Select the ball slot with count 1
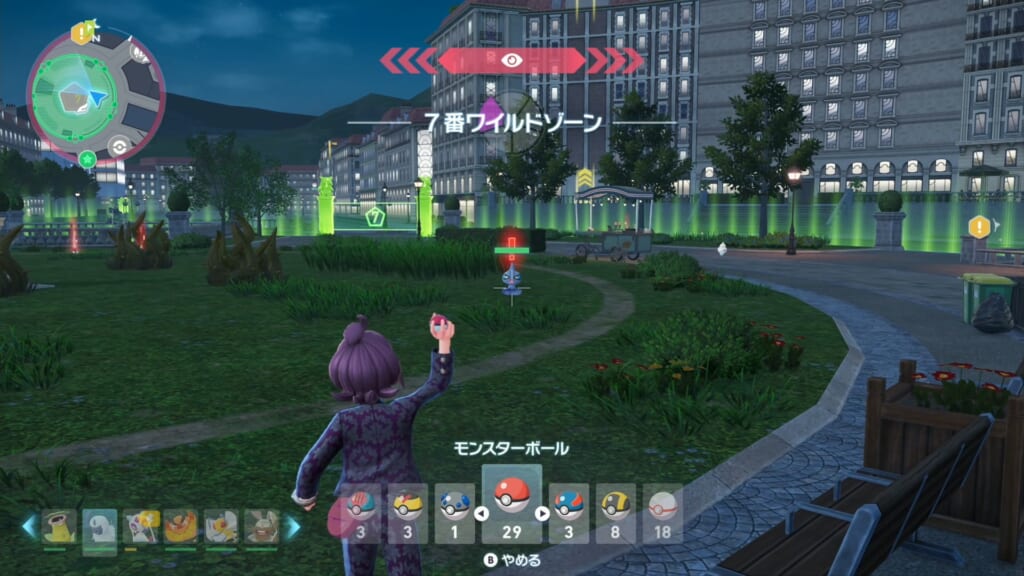This screenshot has width=1024, height=576. click(456, 513)
